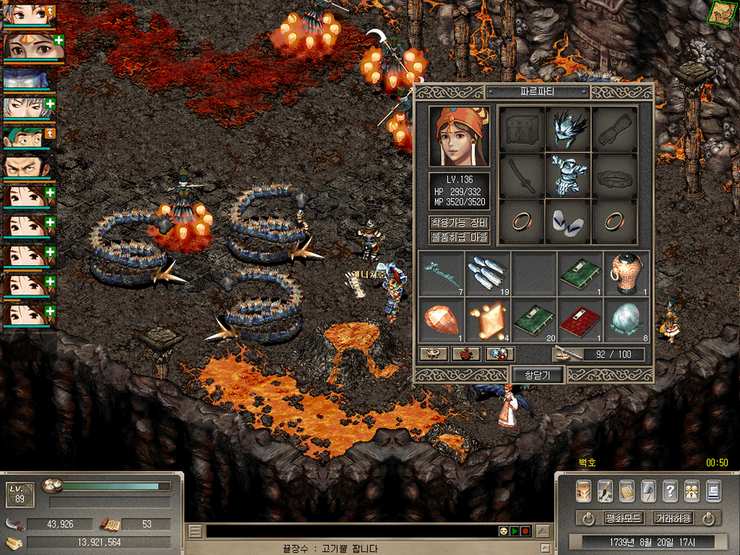Pick the silver feathers stack of 19

pos(487,274)
